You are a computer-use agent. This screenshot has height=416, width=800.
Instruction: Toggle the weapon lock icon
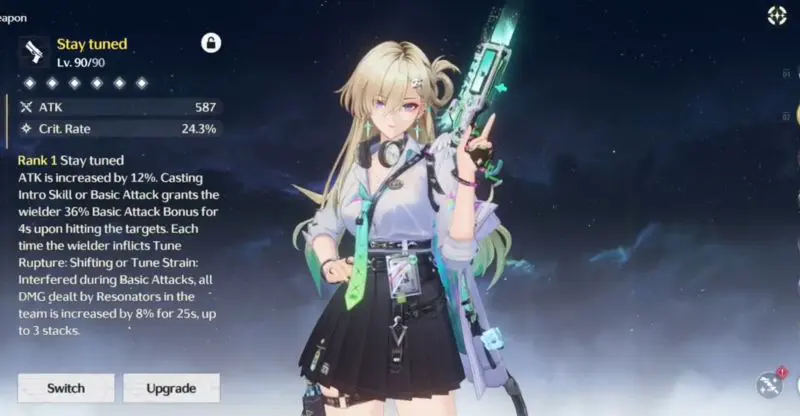point(211,42)
